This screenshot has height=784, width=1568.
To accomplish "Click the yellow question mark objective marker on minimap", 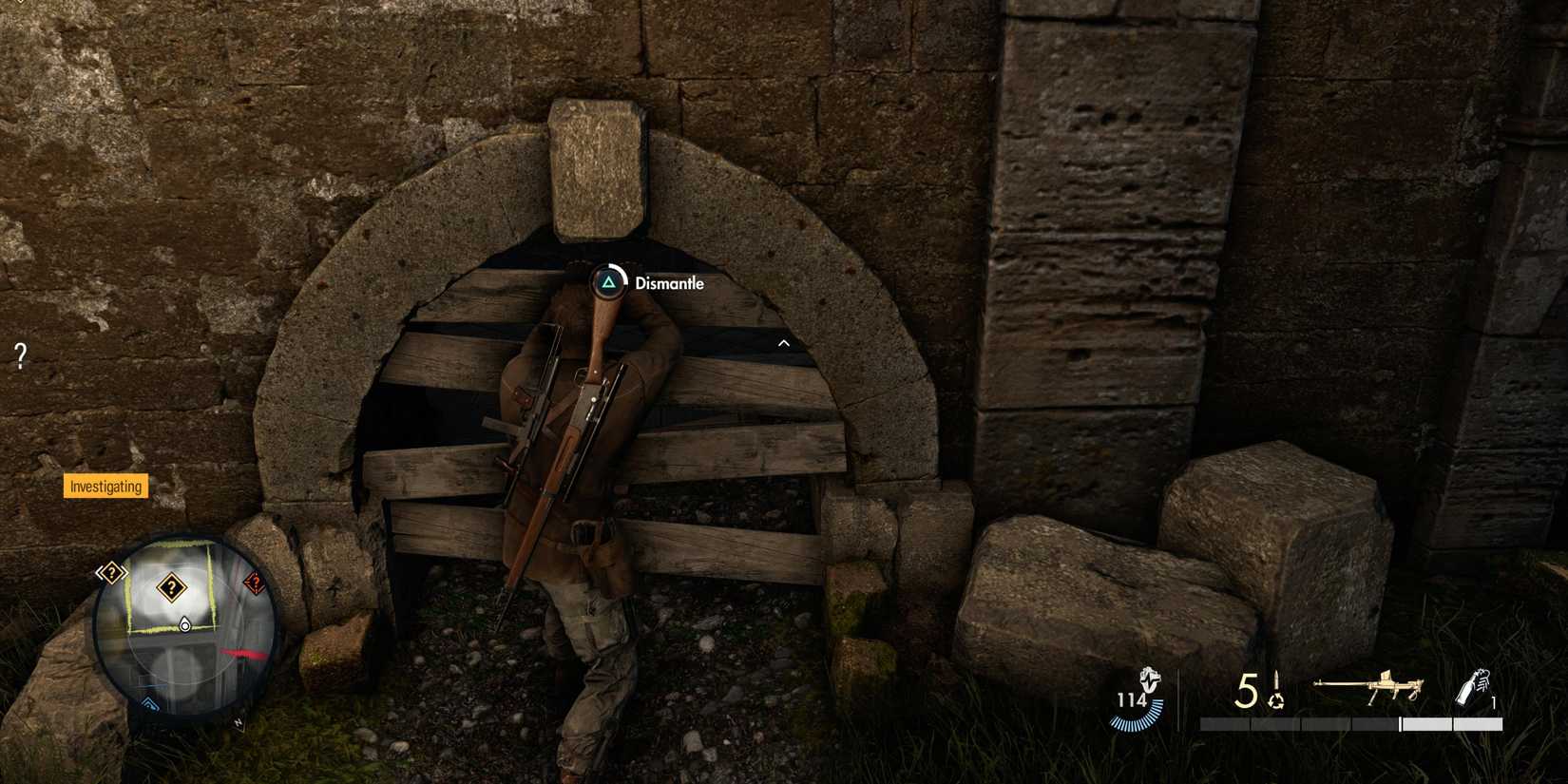I will coord(172,586).
